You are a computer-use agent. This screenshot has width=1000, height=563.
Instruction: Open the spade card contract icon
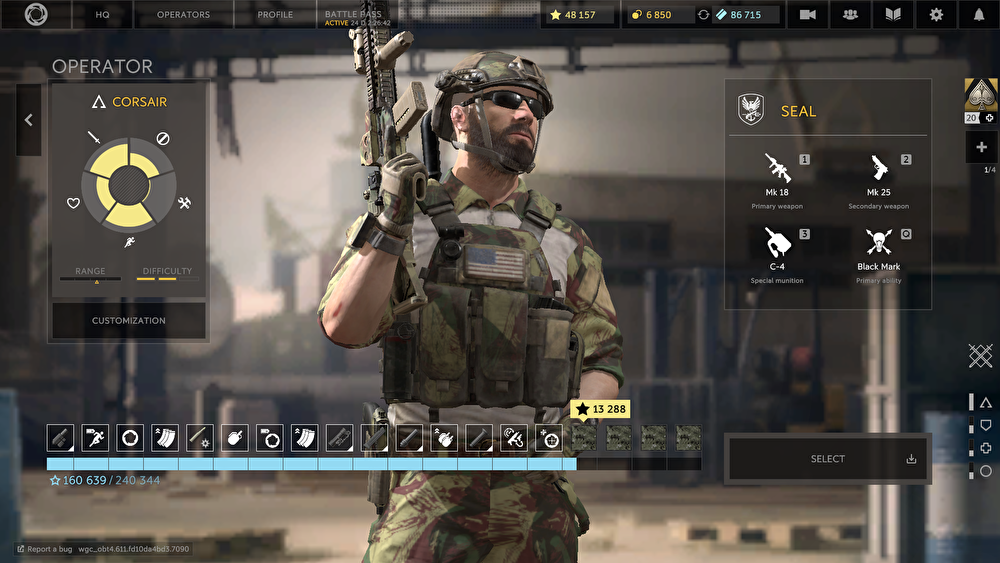(x=978, y=95)
